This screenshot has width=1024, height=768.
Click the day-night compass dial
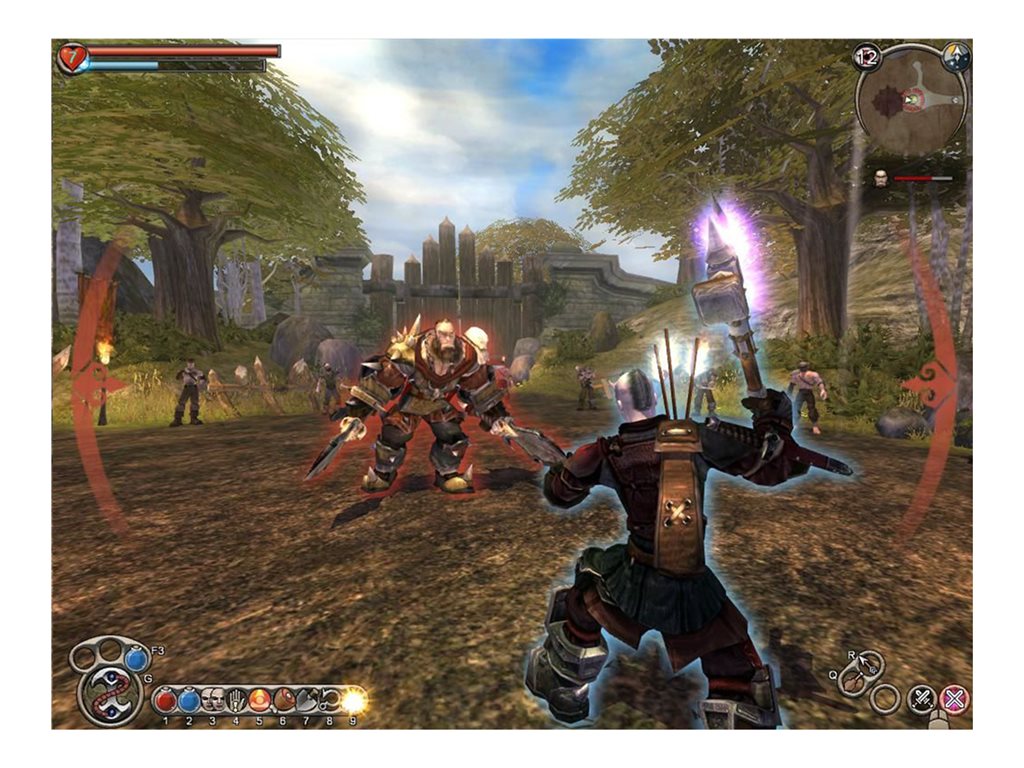click(x=957, y=56)
